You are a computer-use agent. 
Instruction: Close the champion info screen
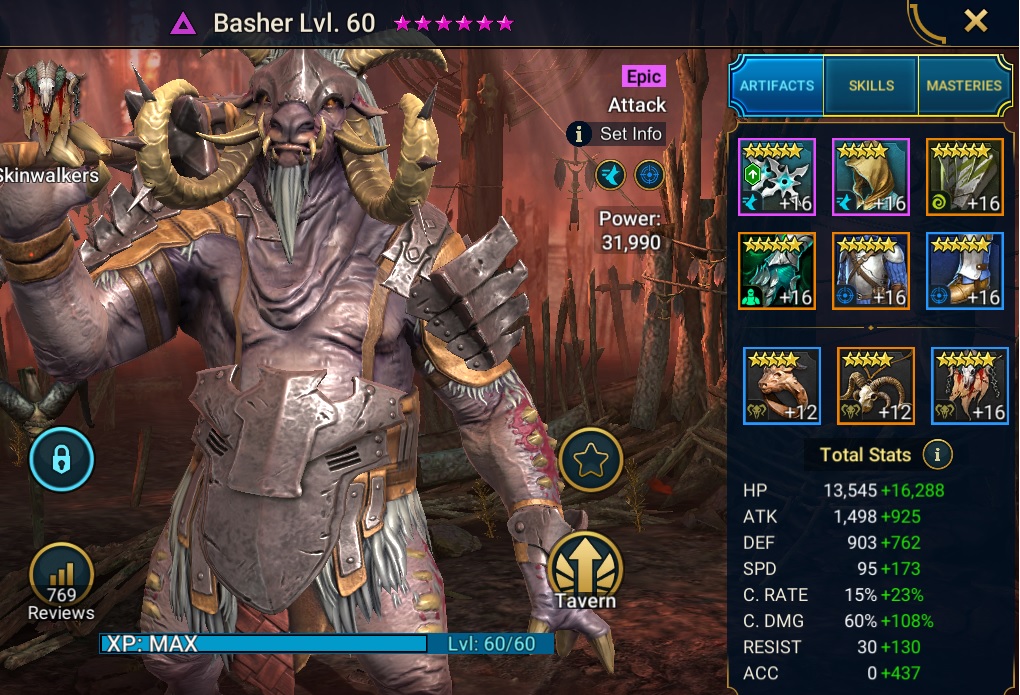pos(975,20)
